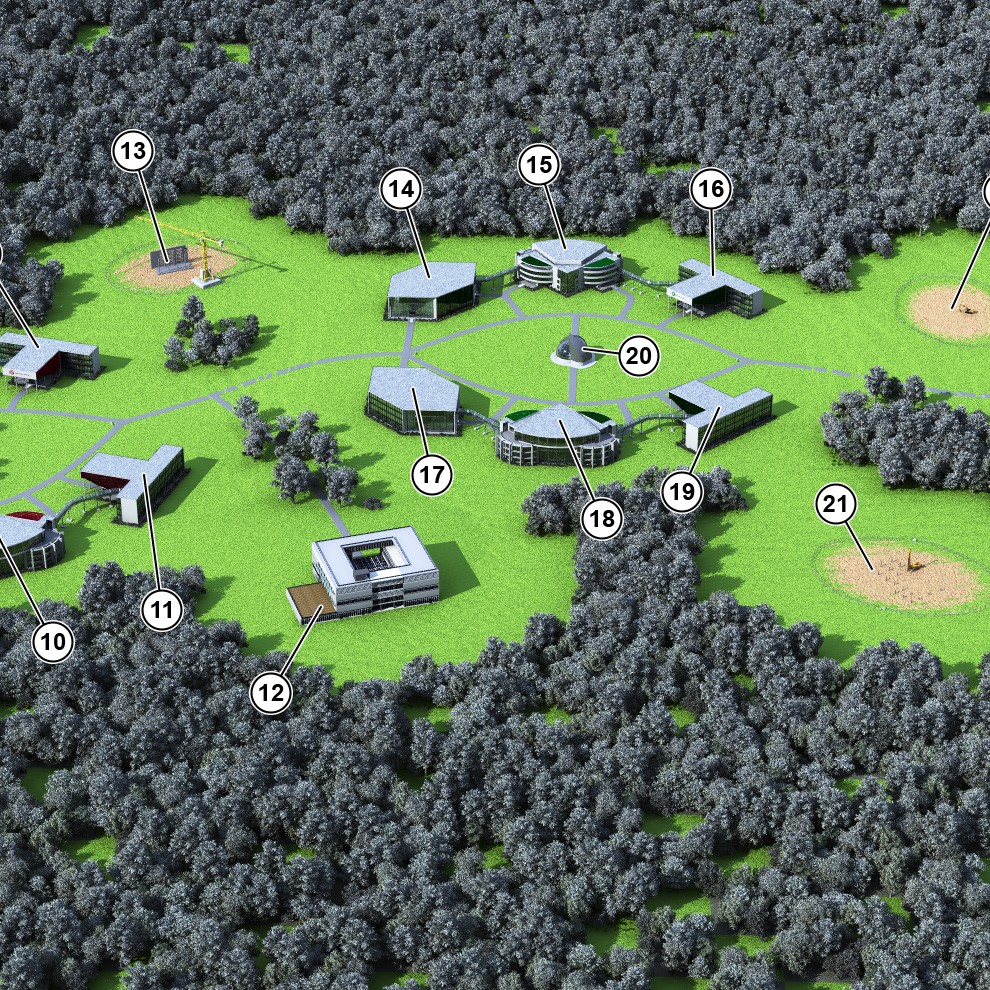Select map marker number 10
This screenshot has height=990, width=990.
coord(54,642)
